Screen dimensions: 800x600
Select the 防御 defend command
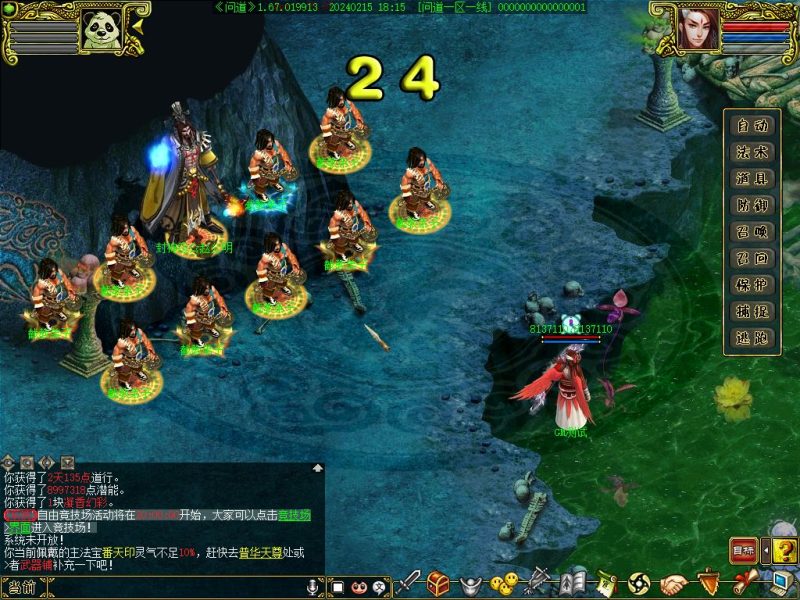coord(752,205)
